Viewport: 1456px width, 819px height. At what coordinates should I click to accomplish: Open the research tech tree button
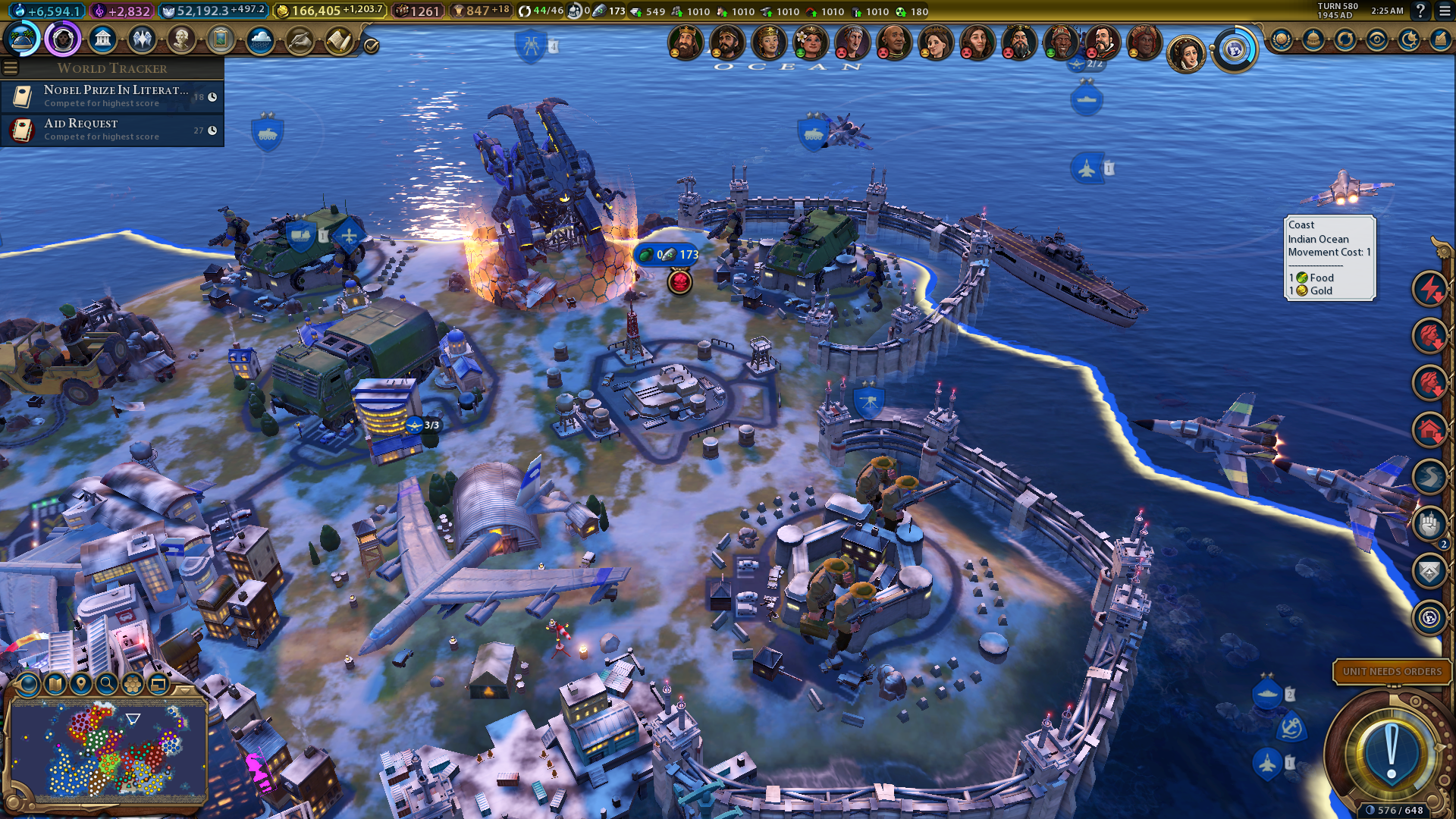click(x=21, y=39)
